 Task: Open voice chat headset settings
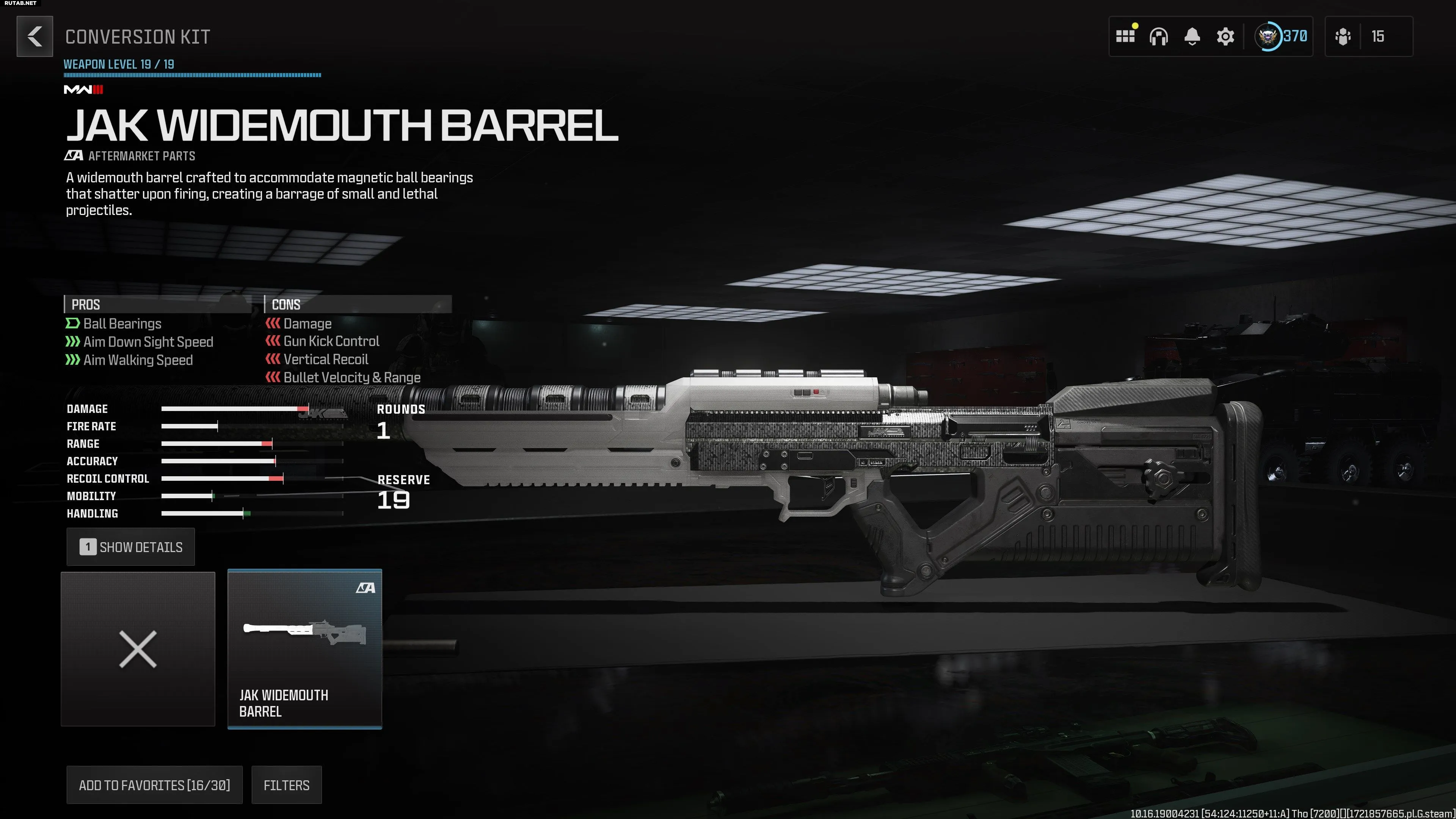point(1158,37)
